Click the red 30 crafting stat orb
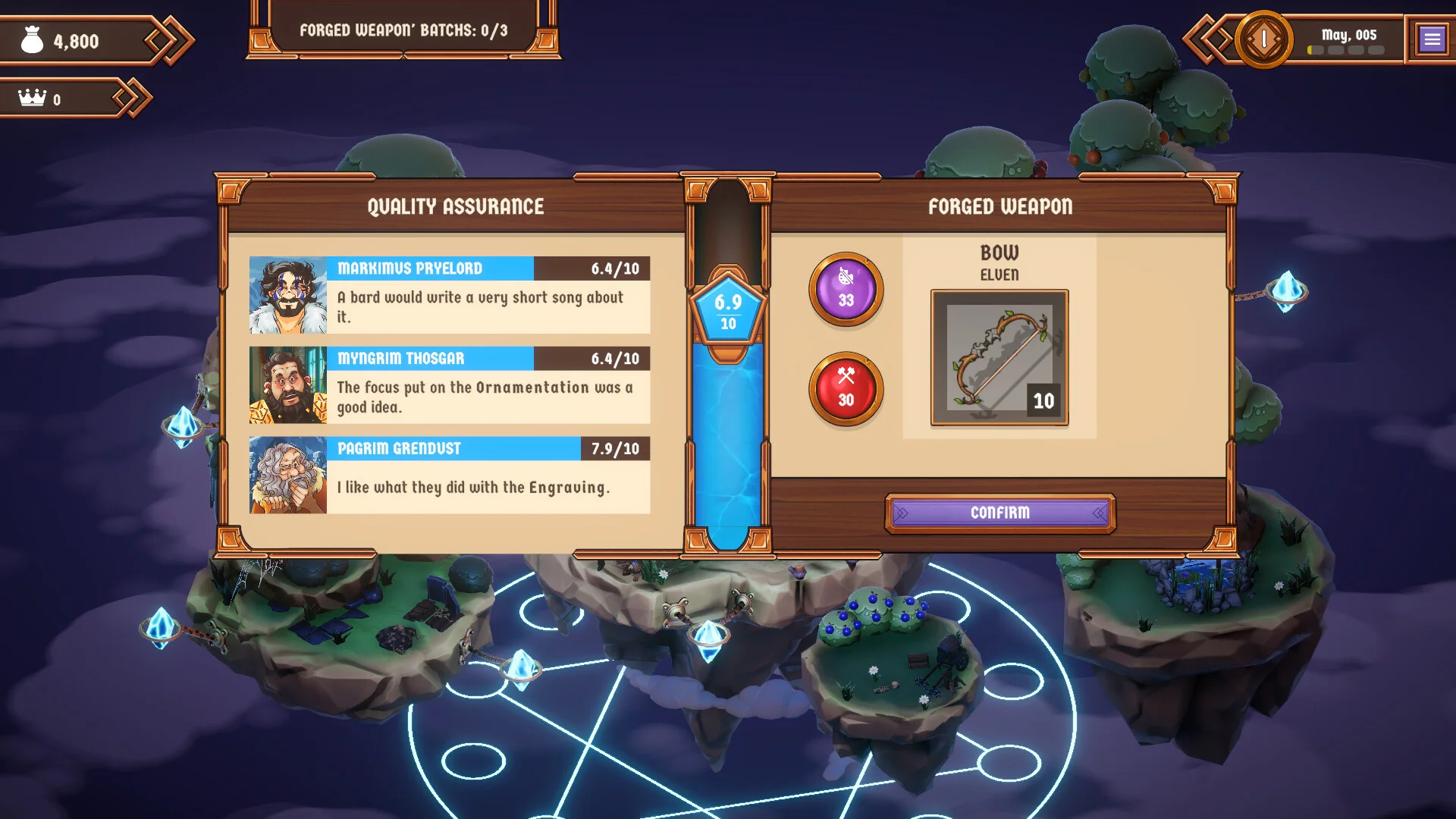This screenshot has height=819, width=1456. coord(846,390)
